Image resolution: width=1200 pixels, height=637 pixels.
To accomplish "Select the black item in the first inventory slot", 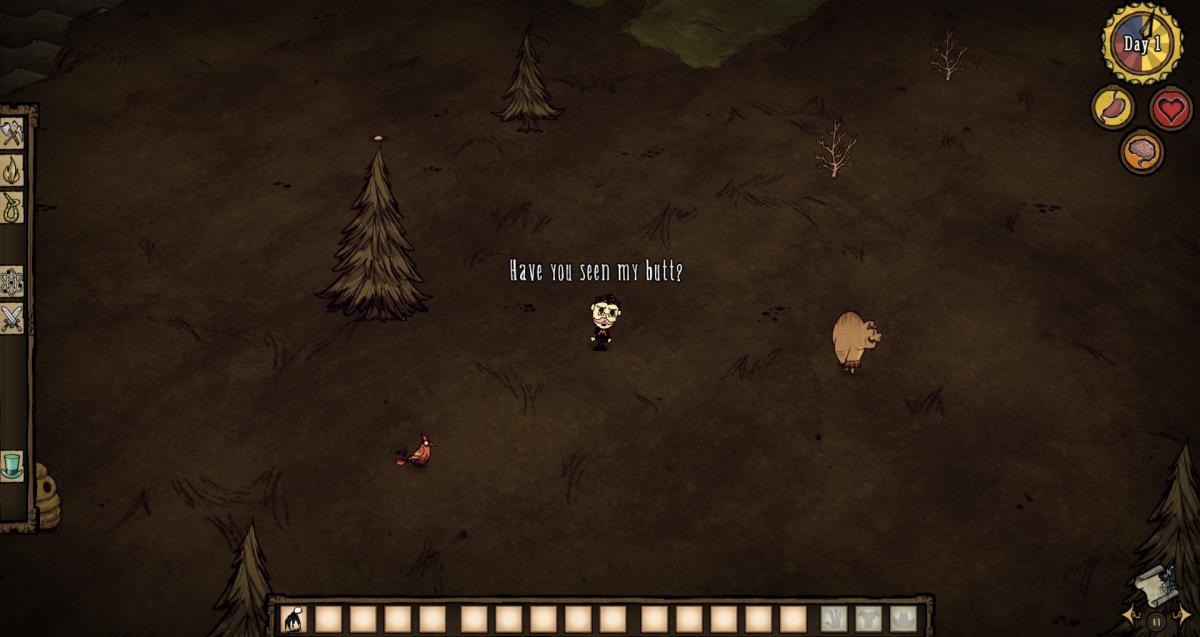I will pos(294,619).
